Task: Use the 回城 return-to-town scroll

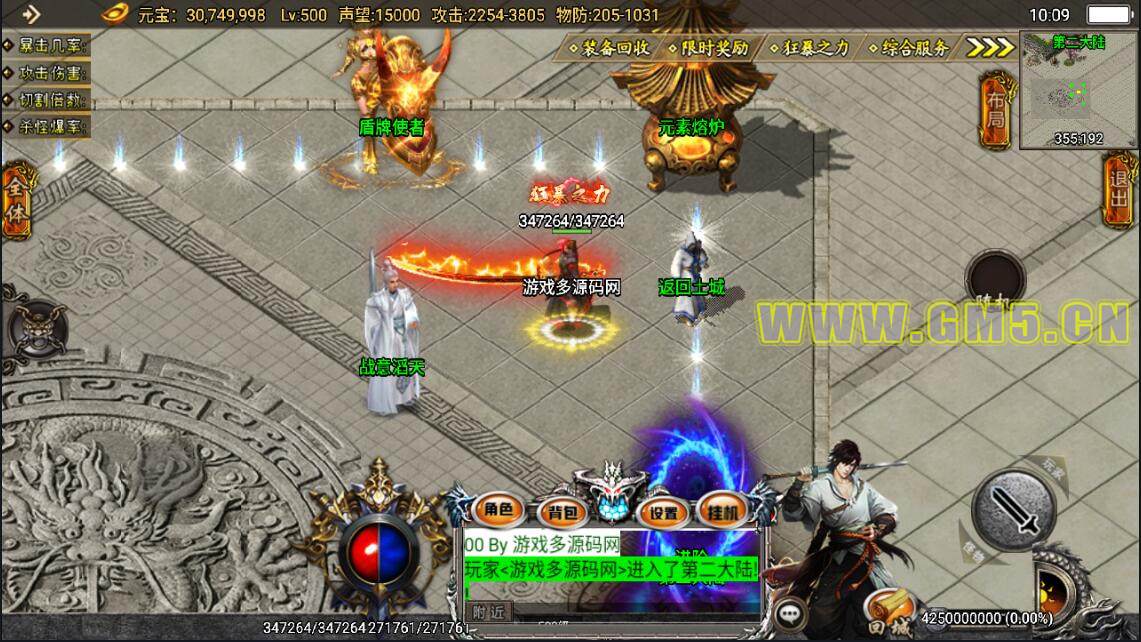Action: tap(888, 612)
